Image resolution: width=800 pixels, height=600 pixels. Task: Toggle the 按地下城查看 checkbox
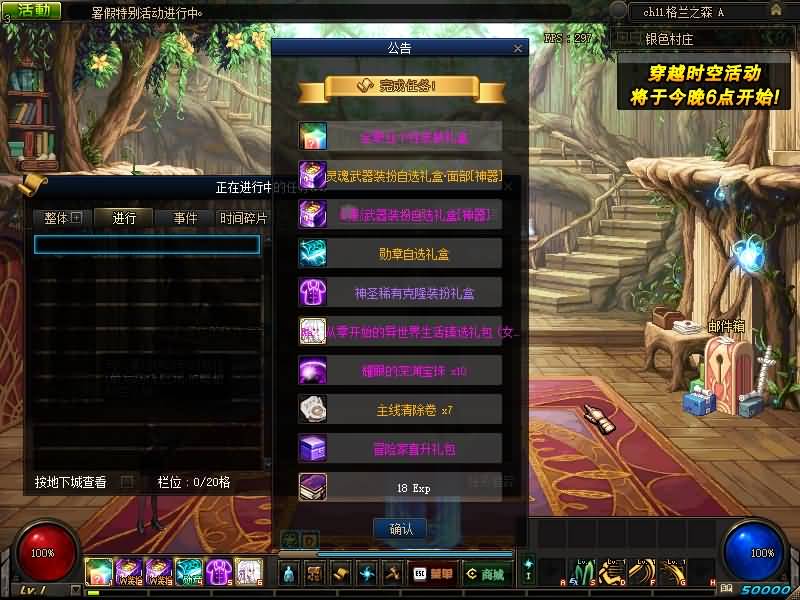(x=126, y=481)
